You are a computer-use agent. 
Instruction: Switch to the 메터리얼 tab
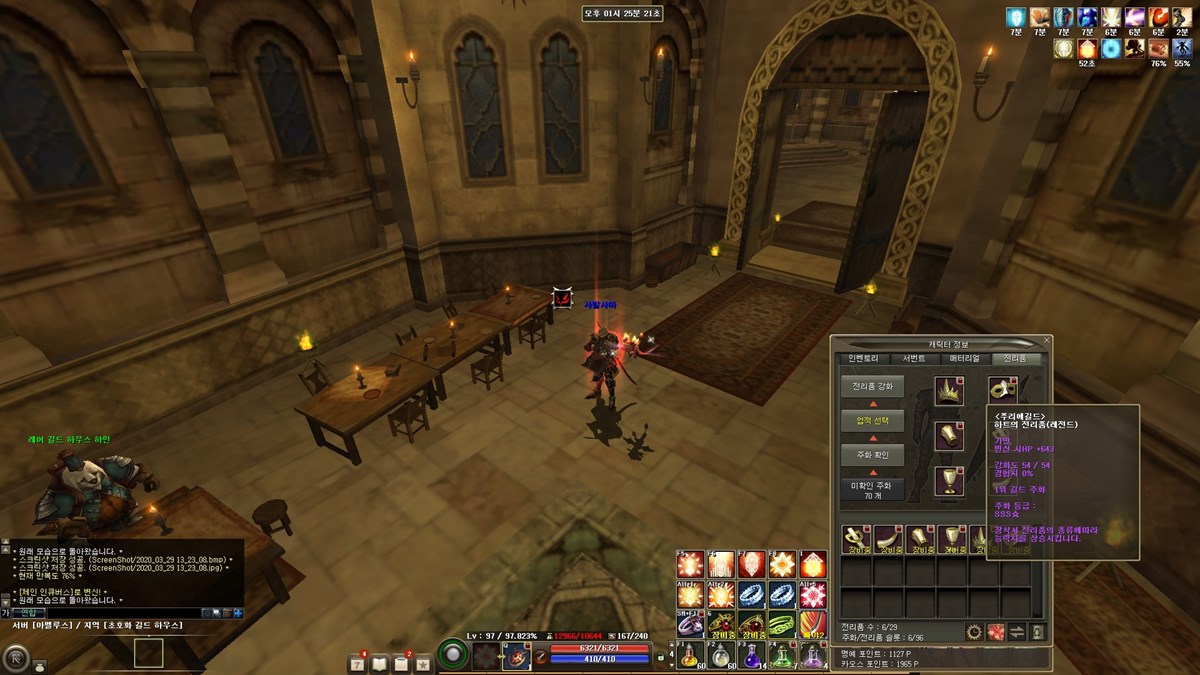pyautogui.click(x=964, y=358)
